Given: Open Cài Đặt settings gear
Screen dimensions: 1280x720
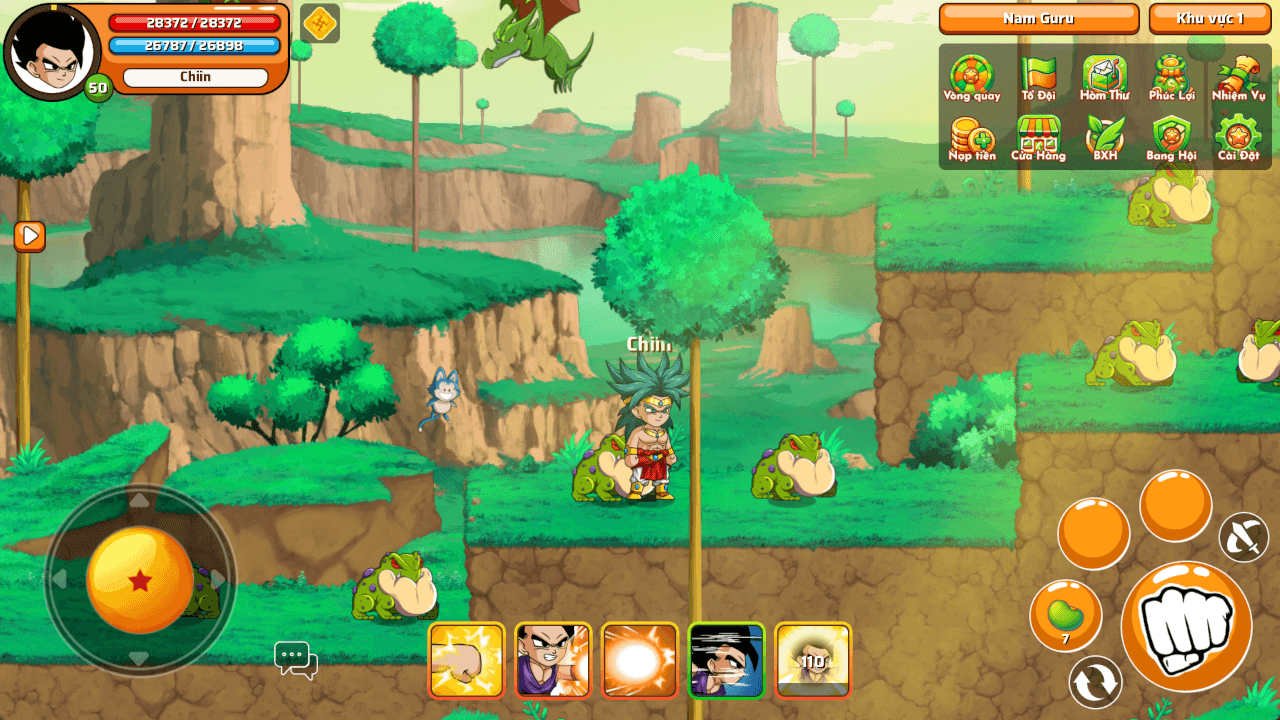Looking at the screenshot, I should pyautogui.click(x=1238, y=138).
